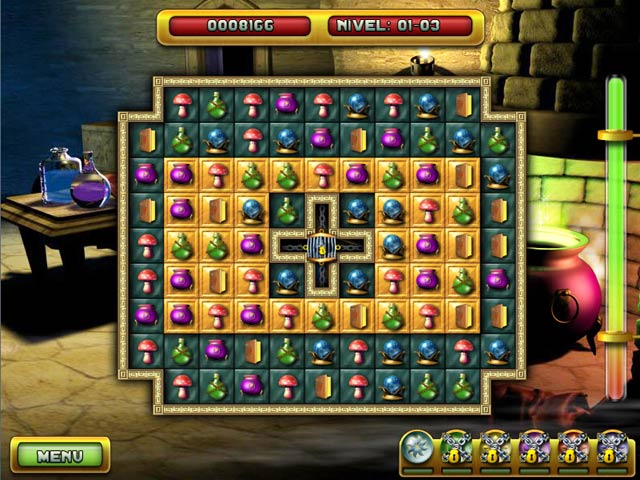The width and height of the screenshot is (640, 480).
Task: Select the locked yellow power-up slot
Action: coord(495,450)
